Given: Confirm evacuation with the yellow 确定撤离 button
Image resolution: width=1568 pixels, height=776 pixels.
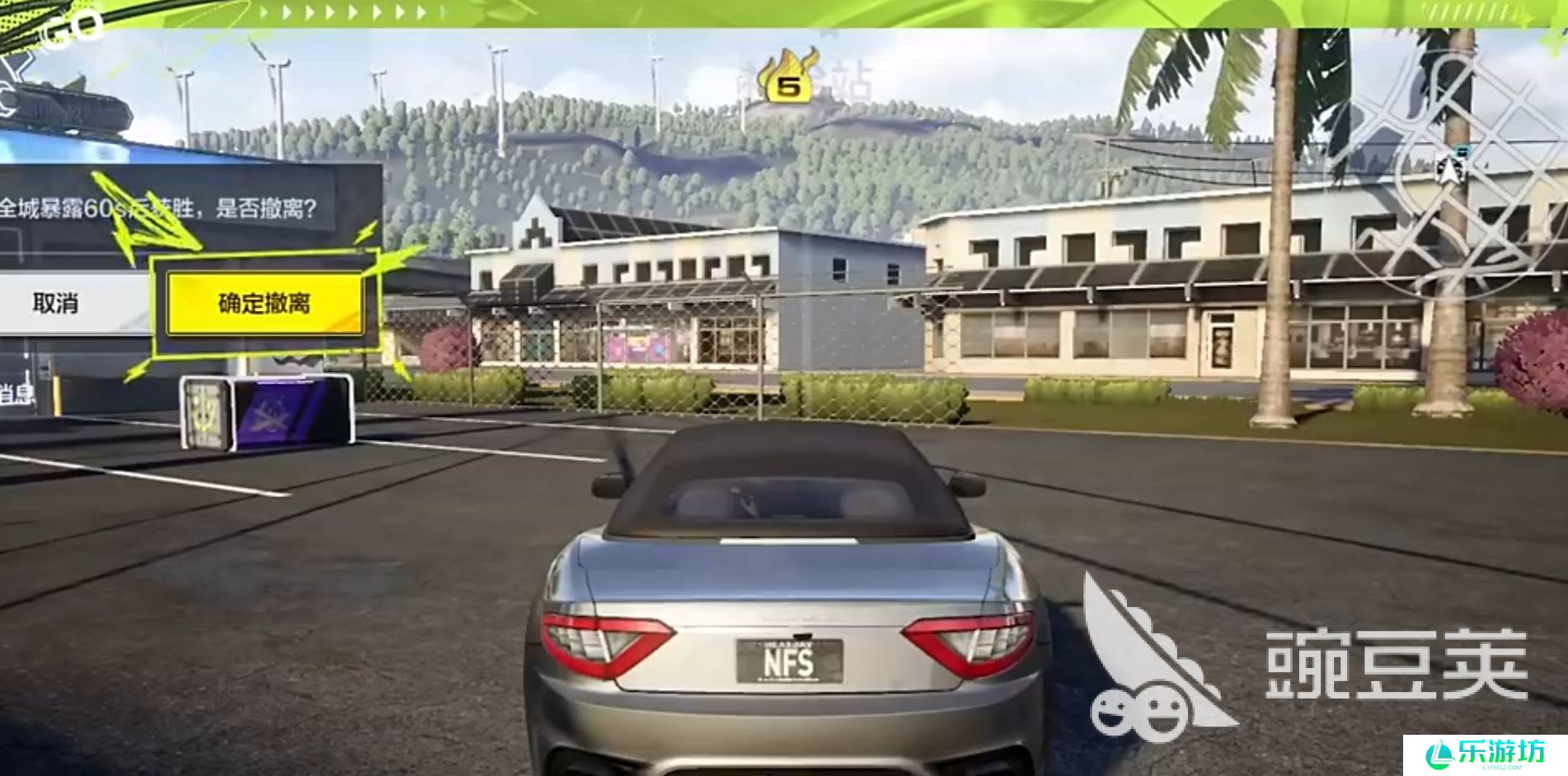Looking at the screenshot, I should point(264,303).
